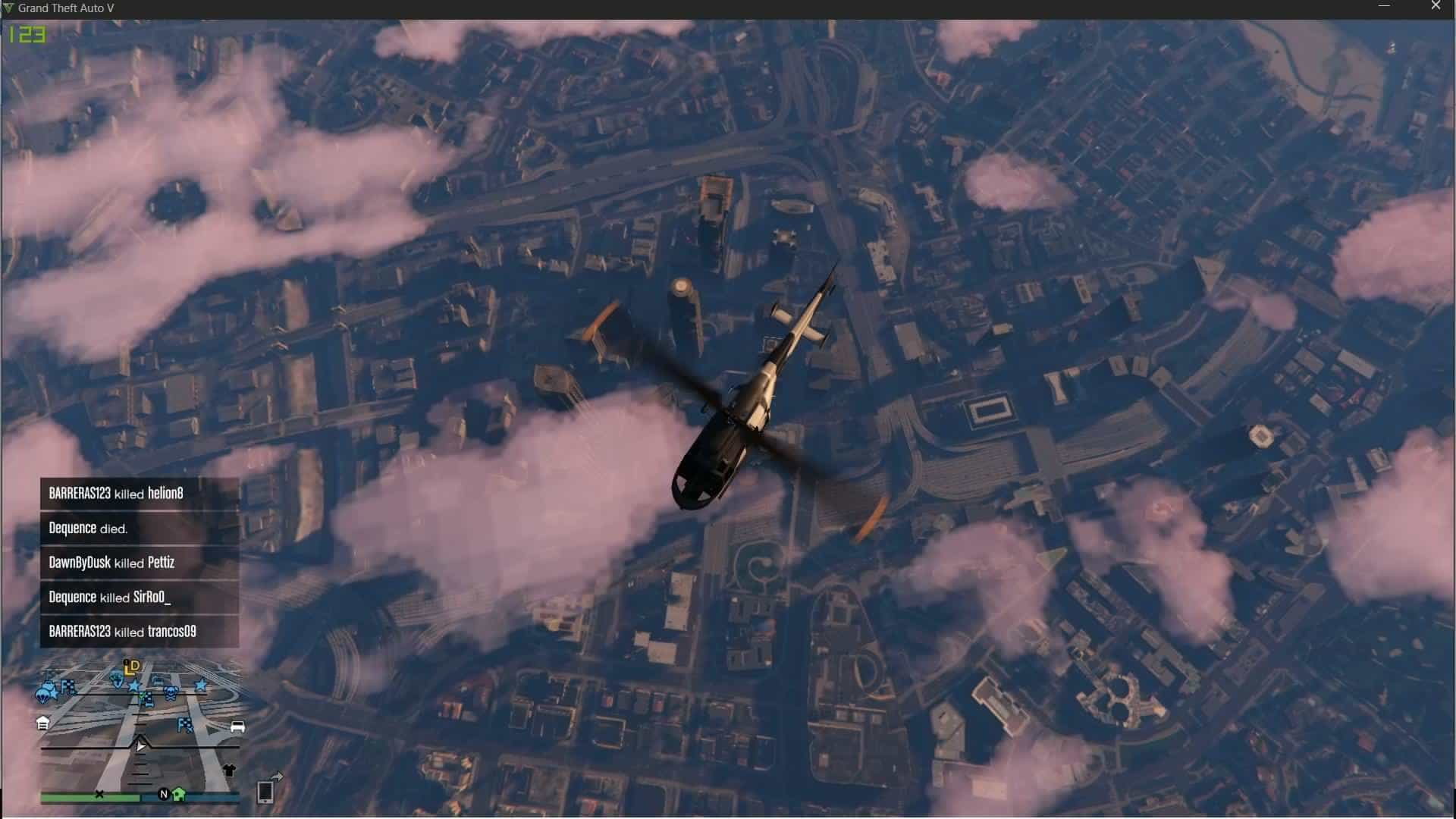The width and height of the screenshot is (1456, 819).
Task: Select the "Dequence killed SirRoO_" feed entry
Action: click(140, 598)
